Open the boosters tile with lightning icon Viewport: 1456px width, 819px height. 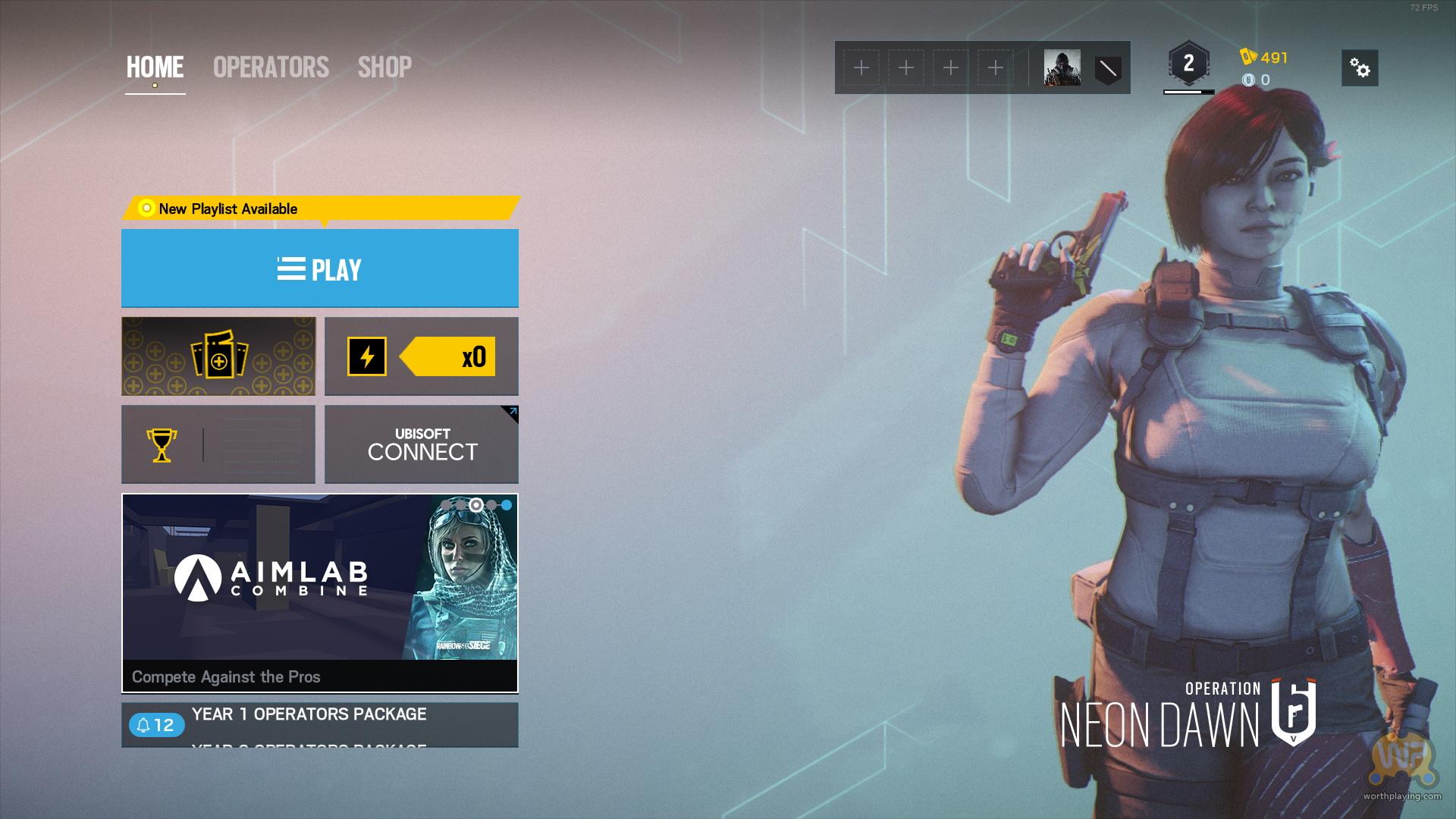[421, 356]
